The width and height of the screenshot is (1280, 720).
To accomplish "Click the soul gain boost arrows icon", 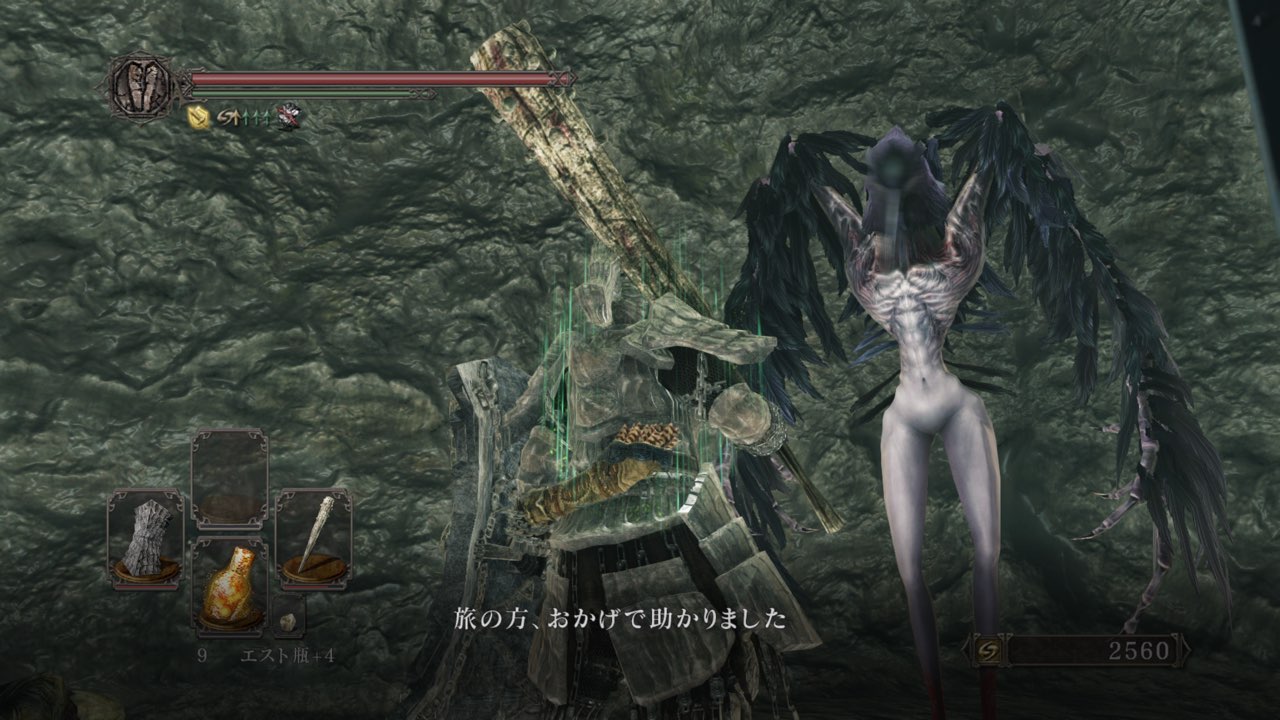I will (246, 118).
